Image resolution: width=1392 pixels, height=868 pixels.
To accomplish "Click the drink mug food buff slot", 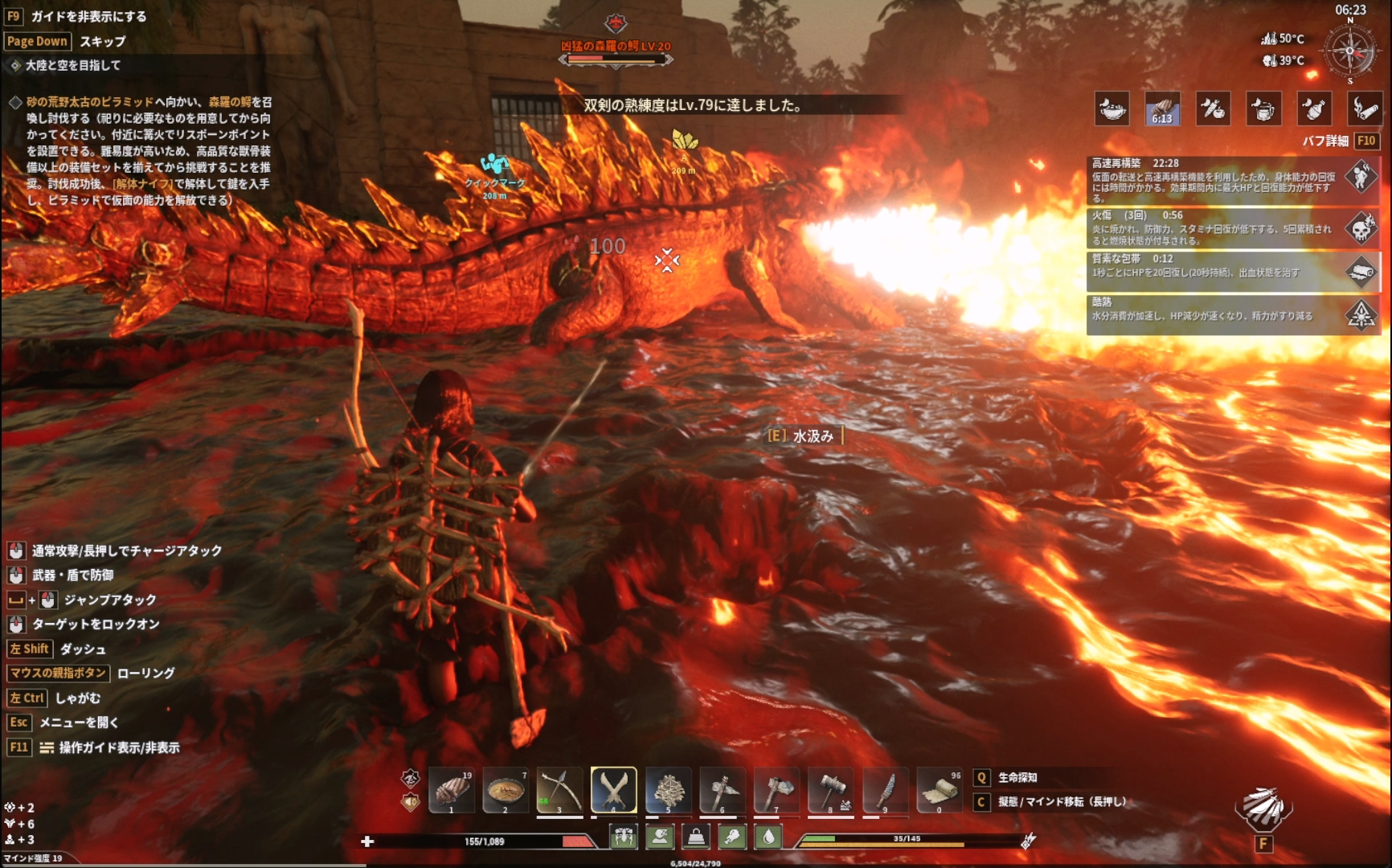I will (1263, 108).
